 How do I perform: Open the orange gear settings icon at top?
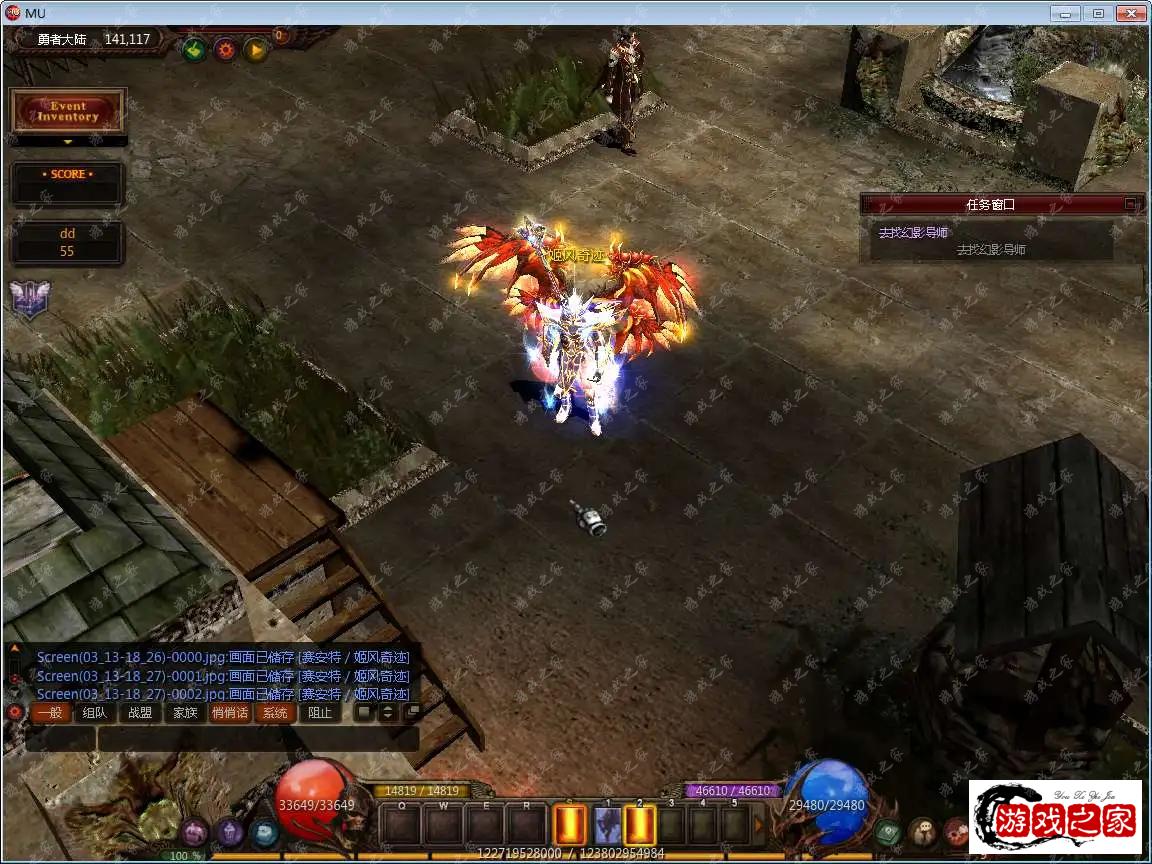pos(225,49)
